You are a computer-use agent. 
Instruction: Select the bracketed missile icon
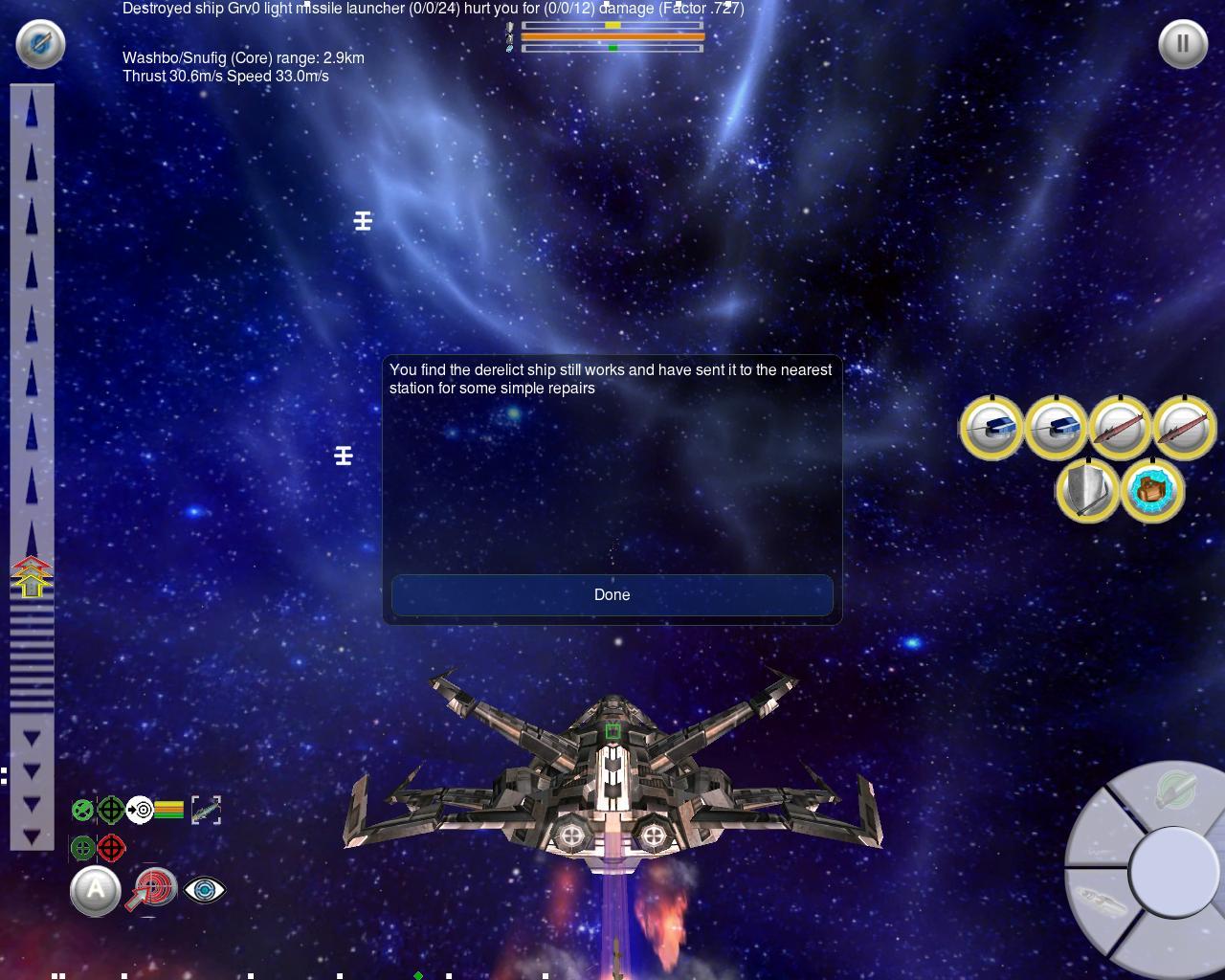pos(206,811)
